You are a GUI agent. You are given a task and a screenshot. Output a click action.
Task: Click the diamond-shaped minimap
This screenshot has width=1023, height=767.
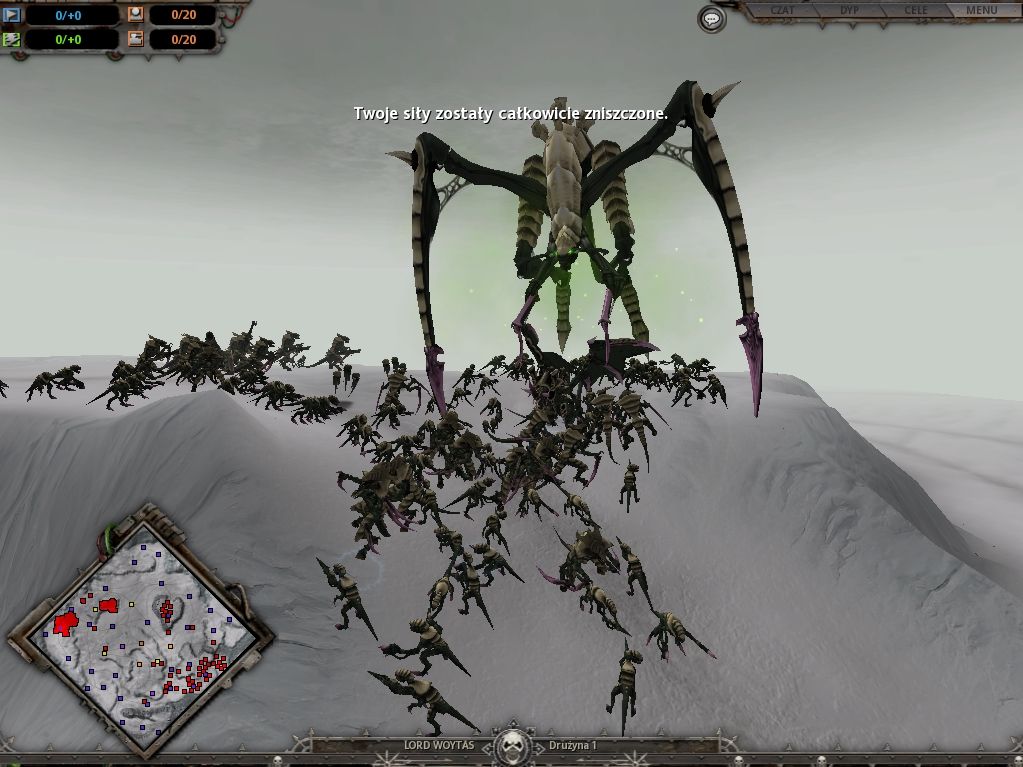coord(139,630)
